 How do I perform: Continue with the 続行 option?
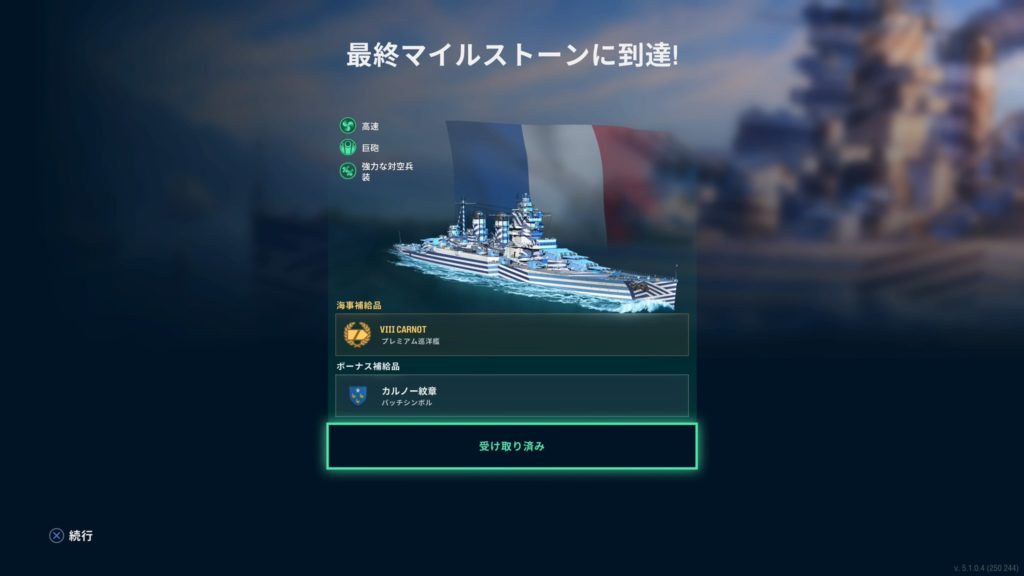[x=71, y=536]
